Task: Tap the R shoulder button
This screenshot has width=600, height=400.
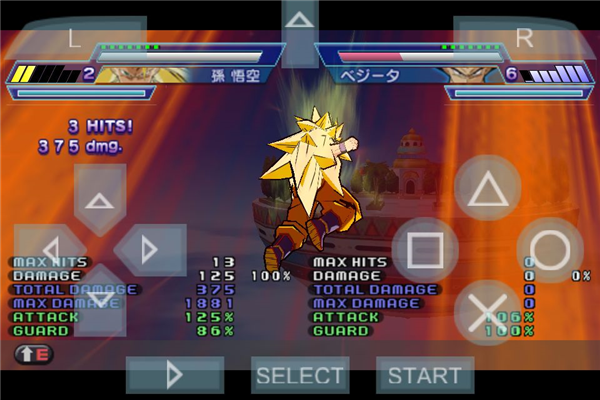Action: coord(523,38)
